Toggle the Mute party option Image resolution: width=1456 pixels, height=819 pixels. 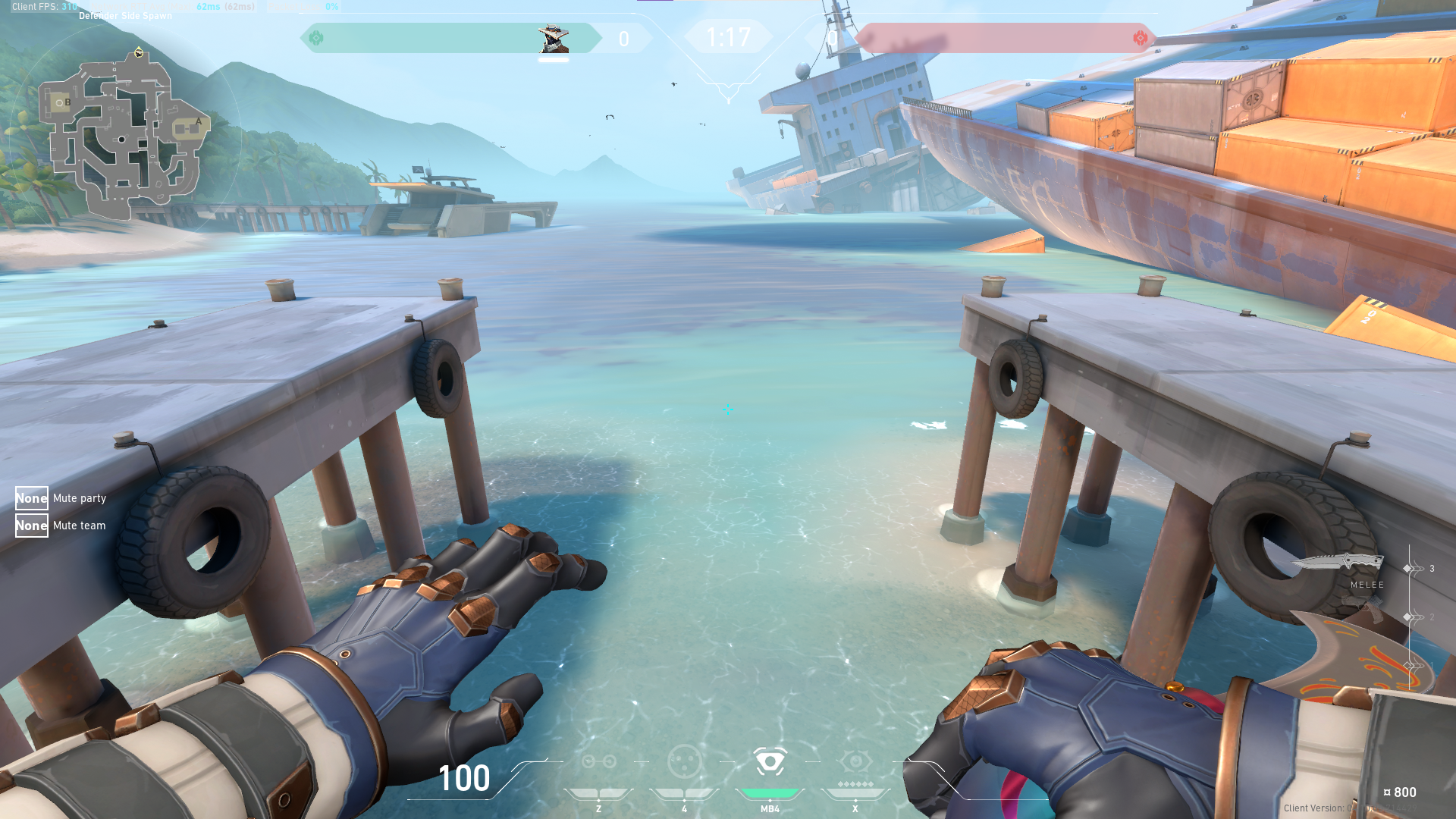point(32,498)
